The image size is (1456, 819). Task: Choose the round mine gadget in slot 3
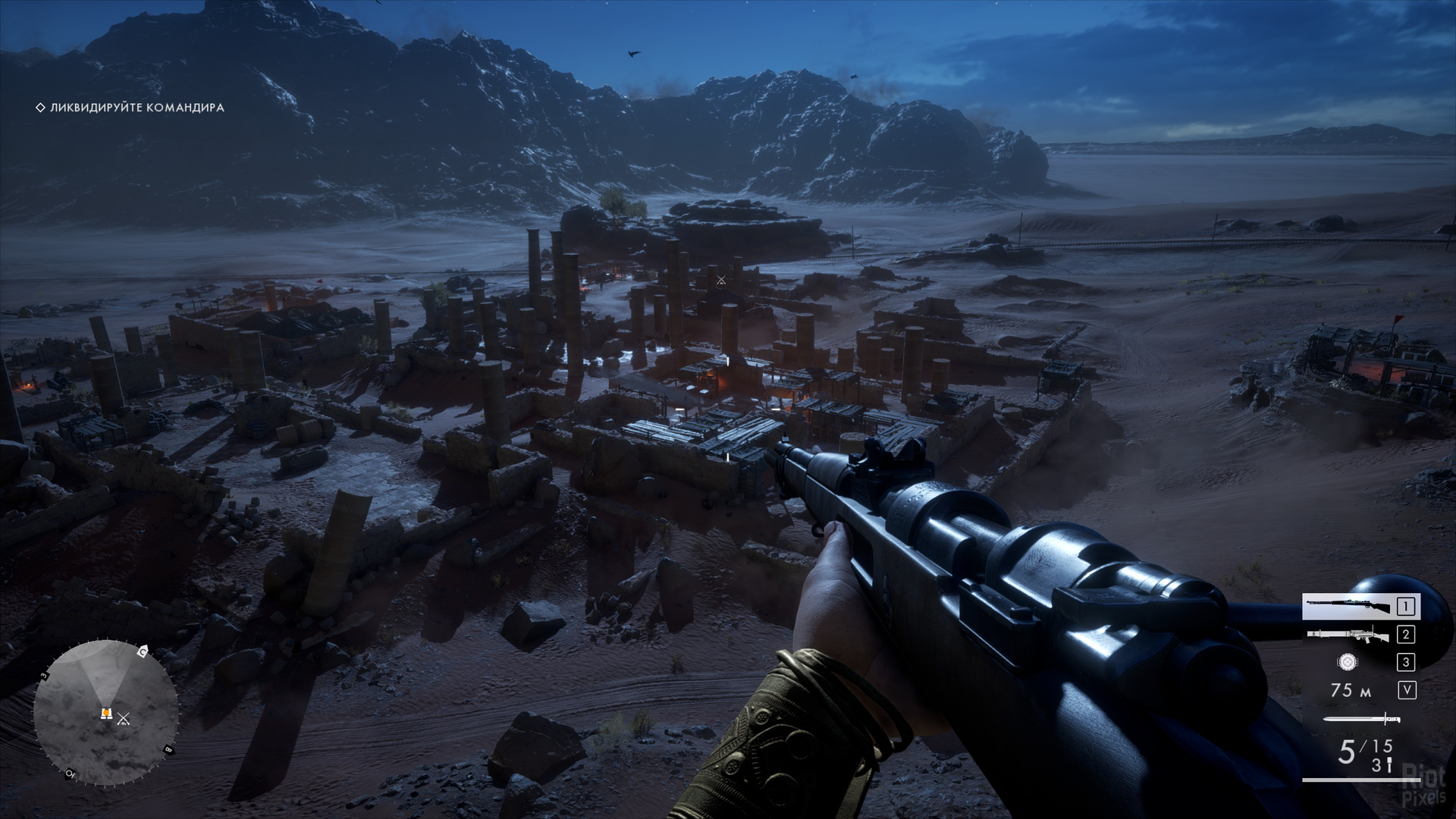[1348, 662]
